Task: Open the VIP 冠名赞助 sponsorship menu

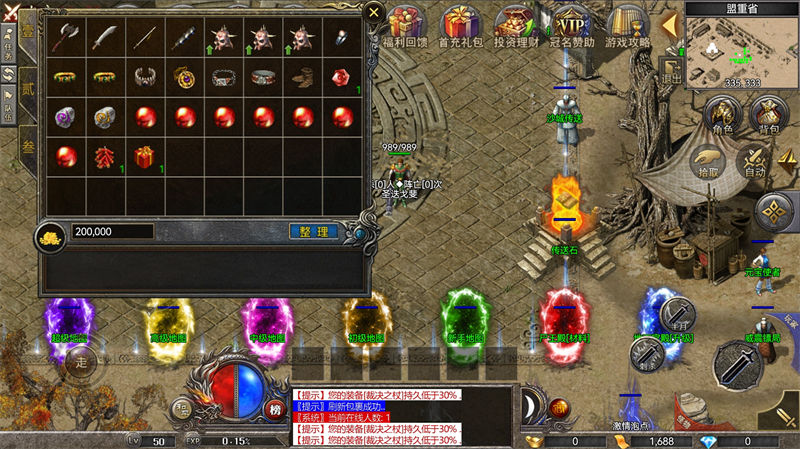Action: coord(572,26)
